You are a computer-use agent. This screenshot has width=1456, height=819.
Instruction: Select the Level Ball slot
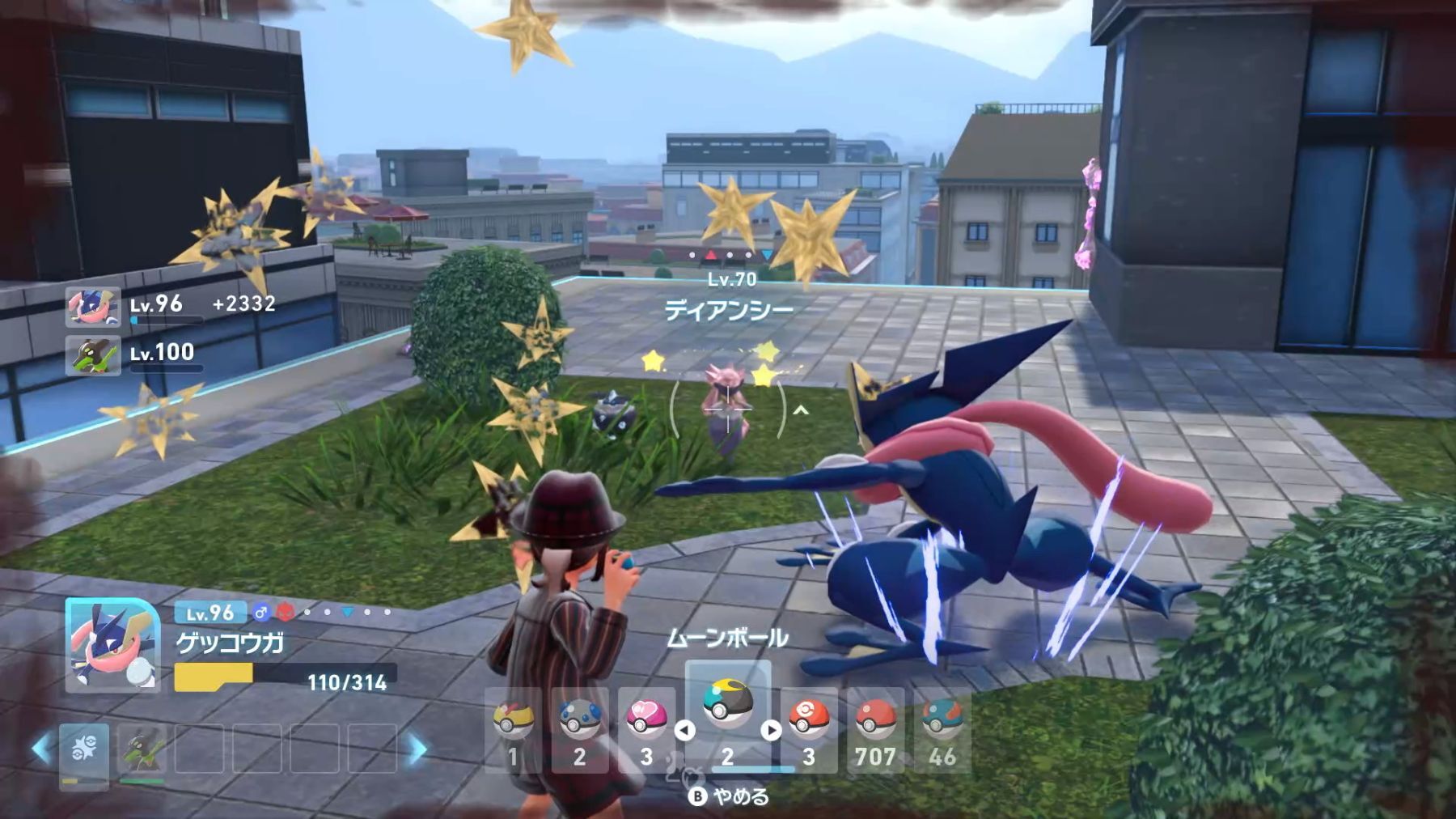coord(513,730)
